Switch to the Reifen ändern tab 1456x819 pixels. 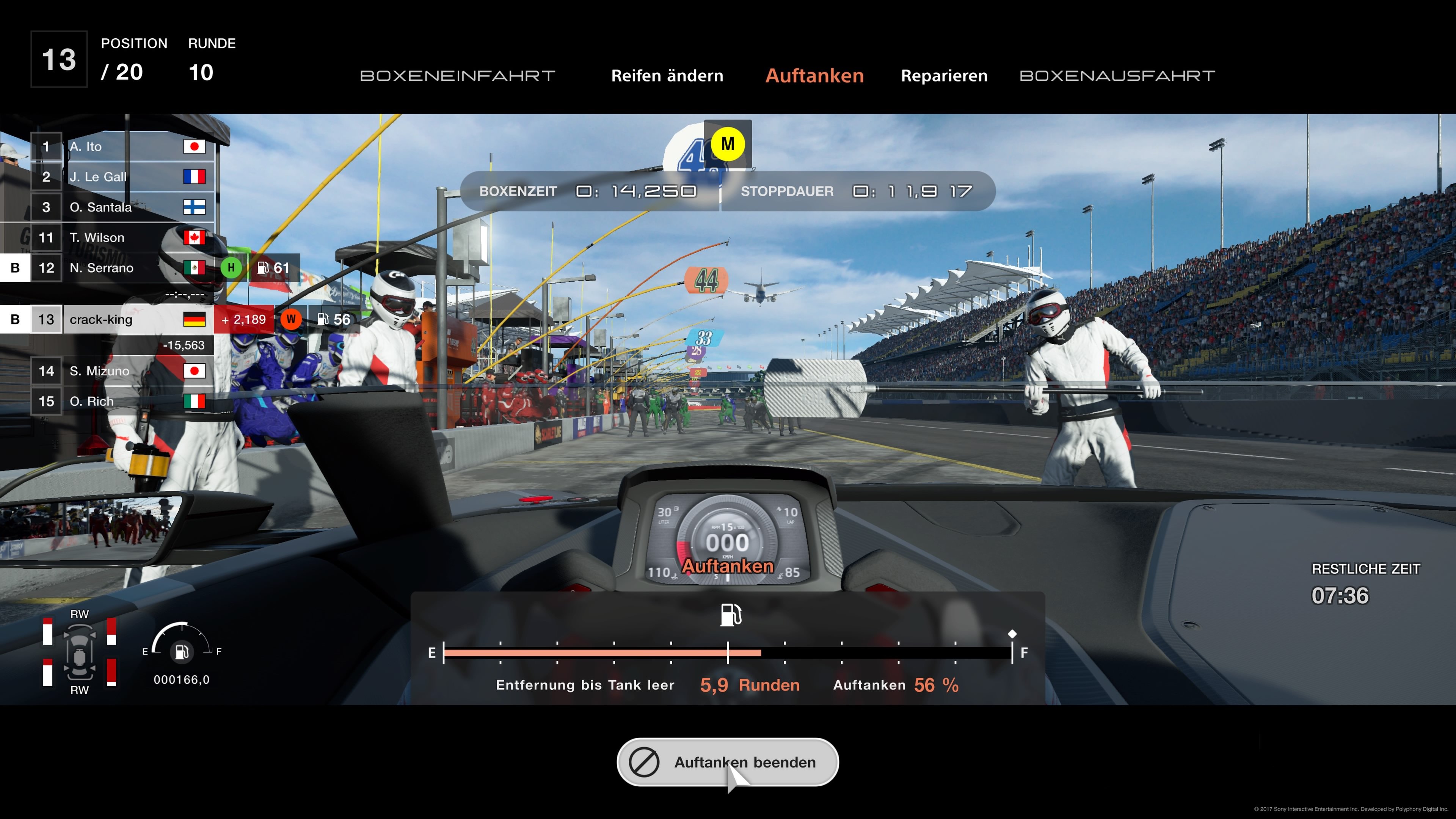pos(667,75)
